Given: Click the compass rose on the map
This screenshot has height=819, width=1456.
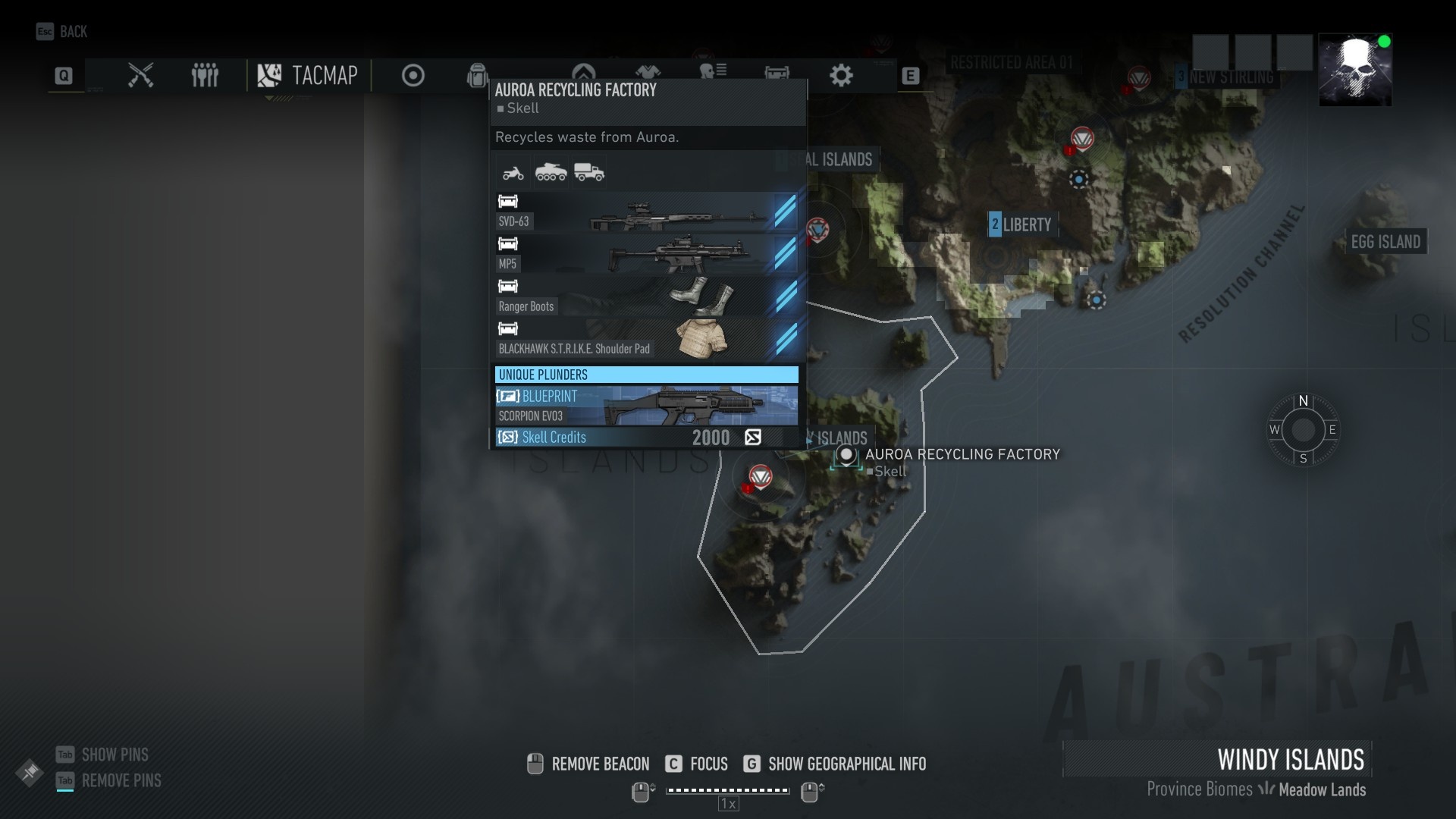Looking at the screenshot, I should 1303,430.
